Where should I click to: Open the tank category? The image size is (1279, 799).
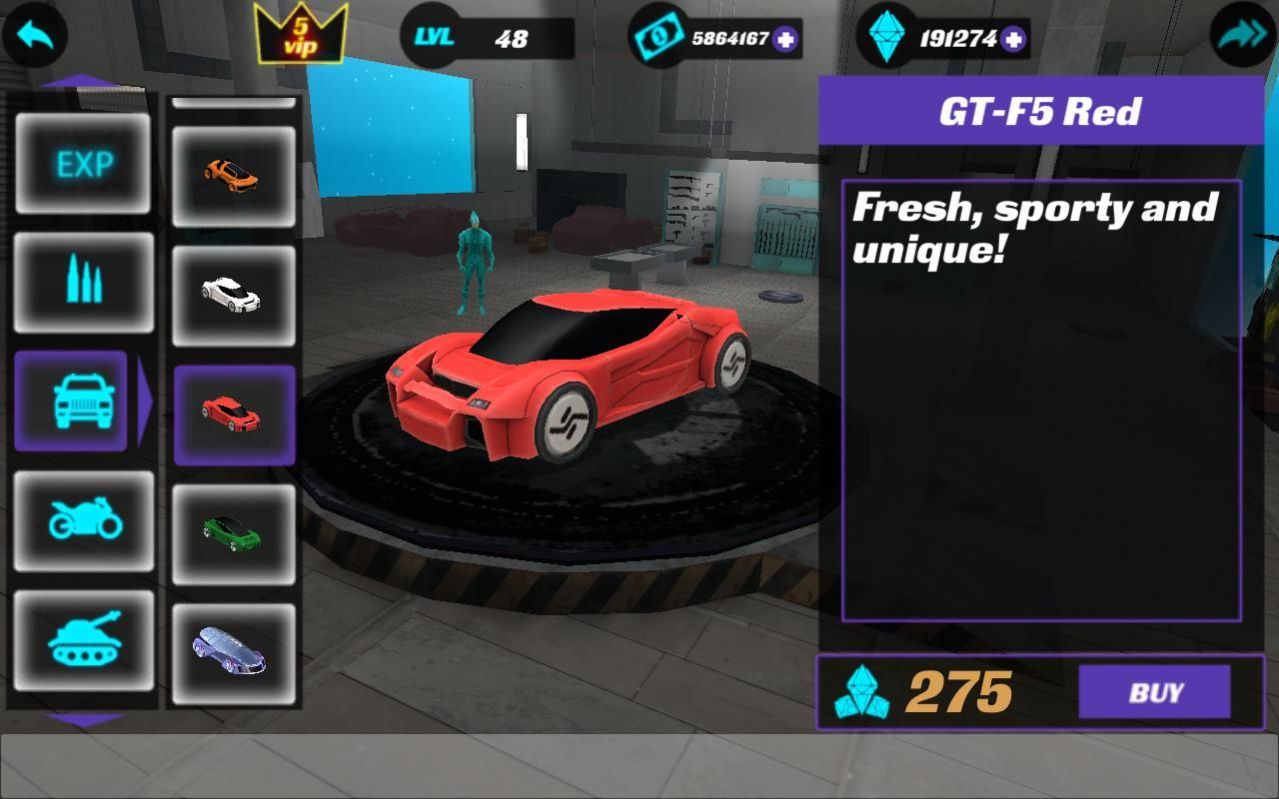coord(84,640)
